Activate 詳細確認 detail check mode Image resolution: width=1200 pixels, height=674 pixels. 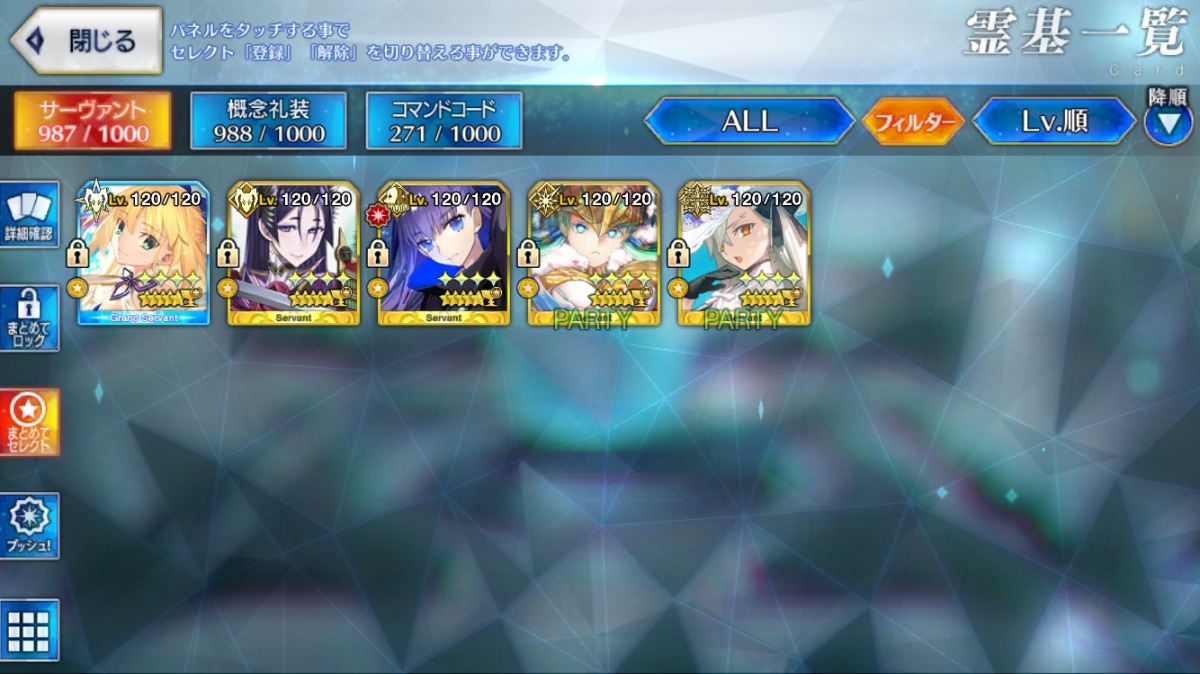(29, 214)
